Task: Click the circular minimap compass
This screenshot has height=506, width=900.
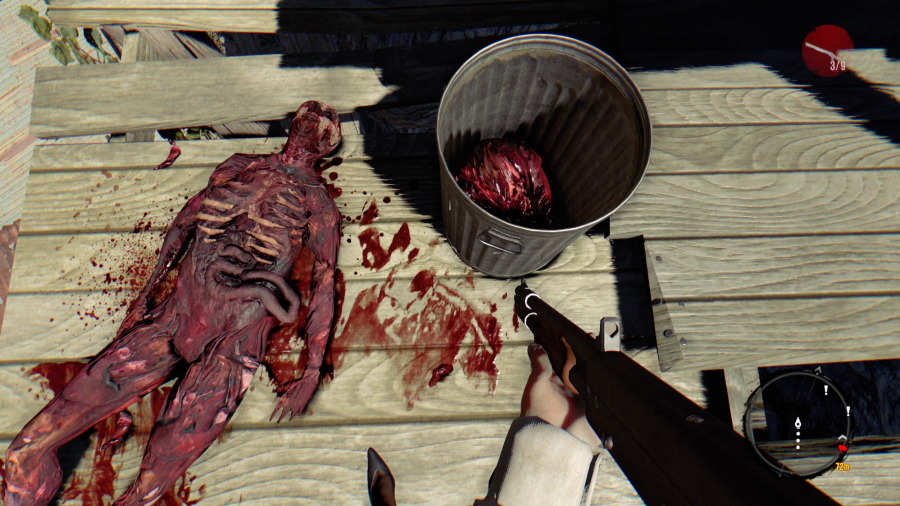Action: click(x=797, y=423)
